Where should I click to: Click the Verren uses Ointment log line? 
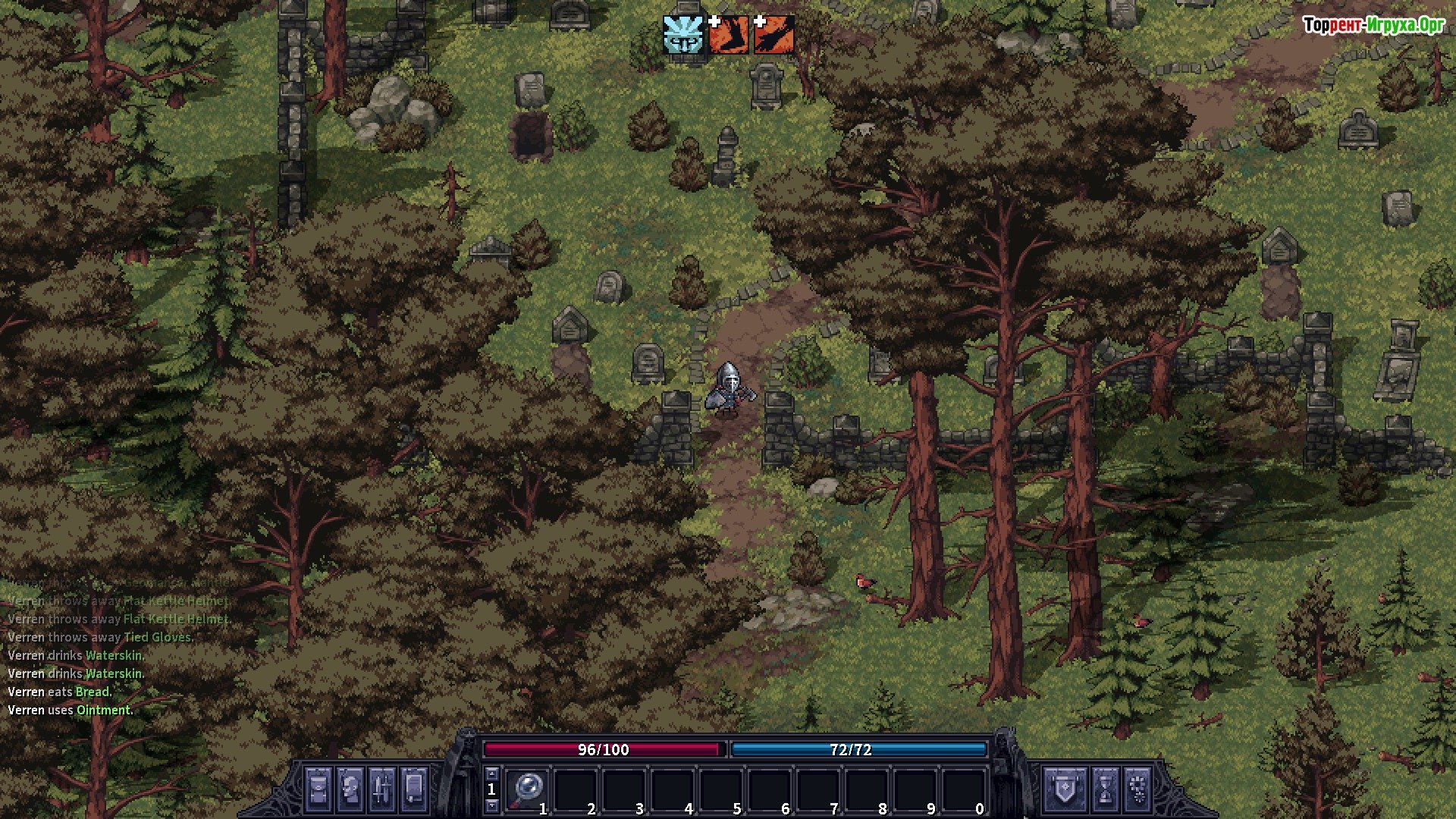[x=71, y=711]
